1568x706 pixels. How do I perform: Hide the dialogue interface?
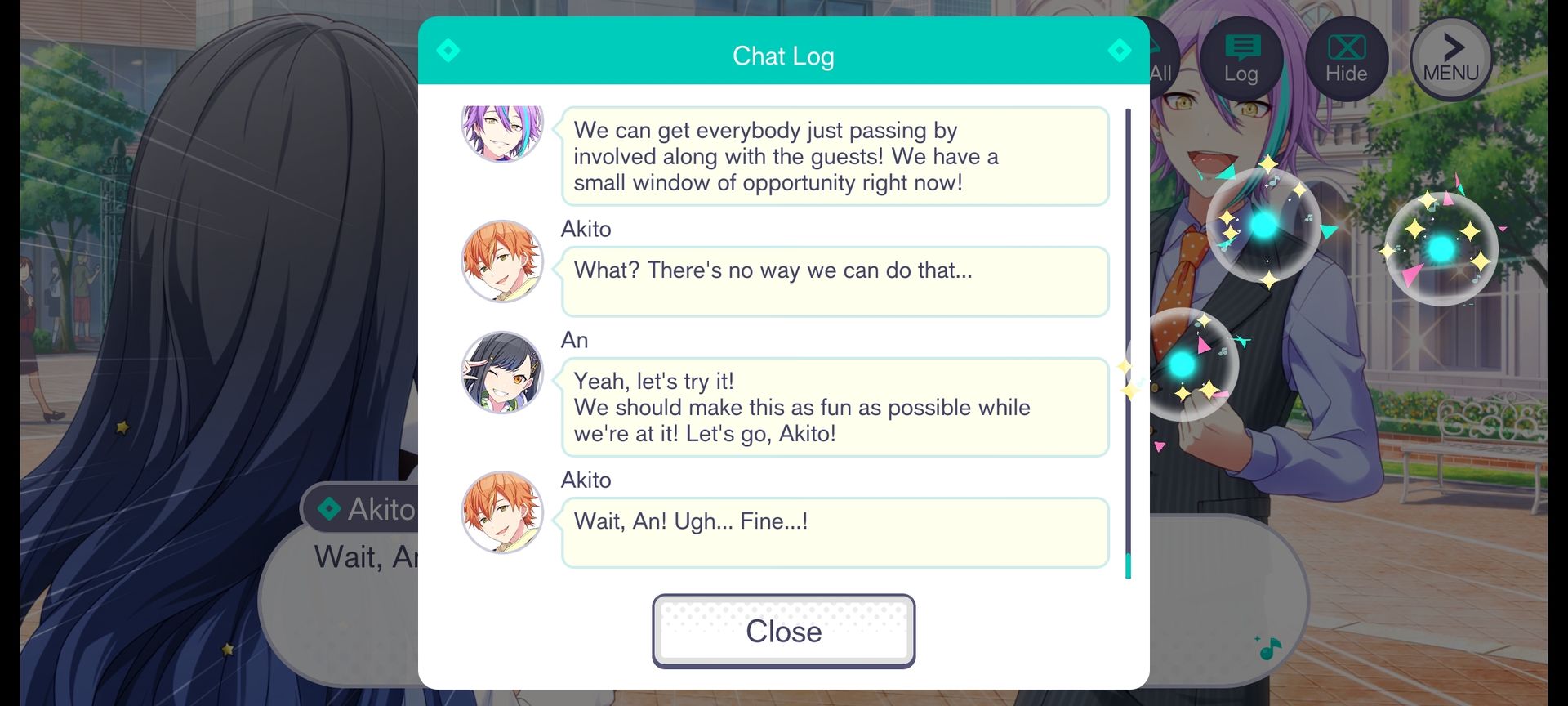1346,59
